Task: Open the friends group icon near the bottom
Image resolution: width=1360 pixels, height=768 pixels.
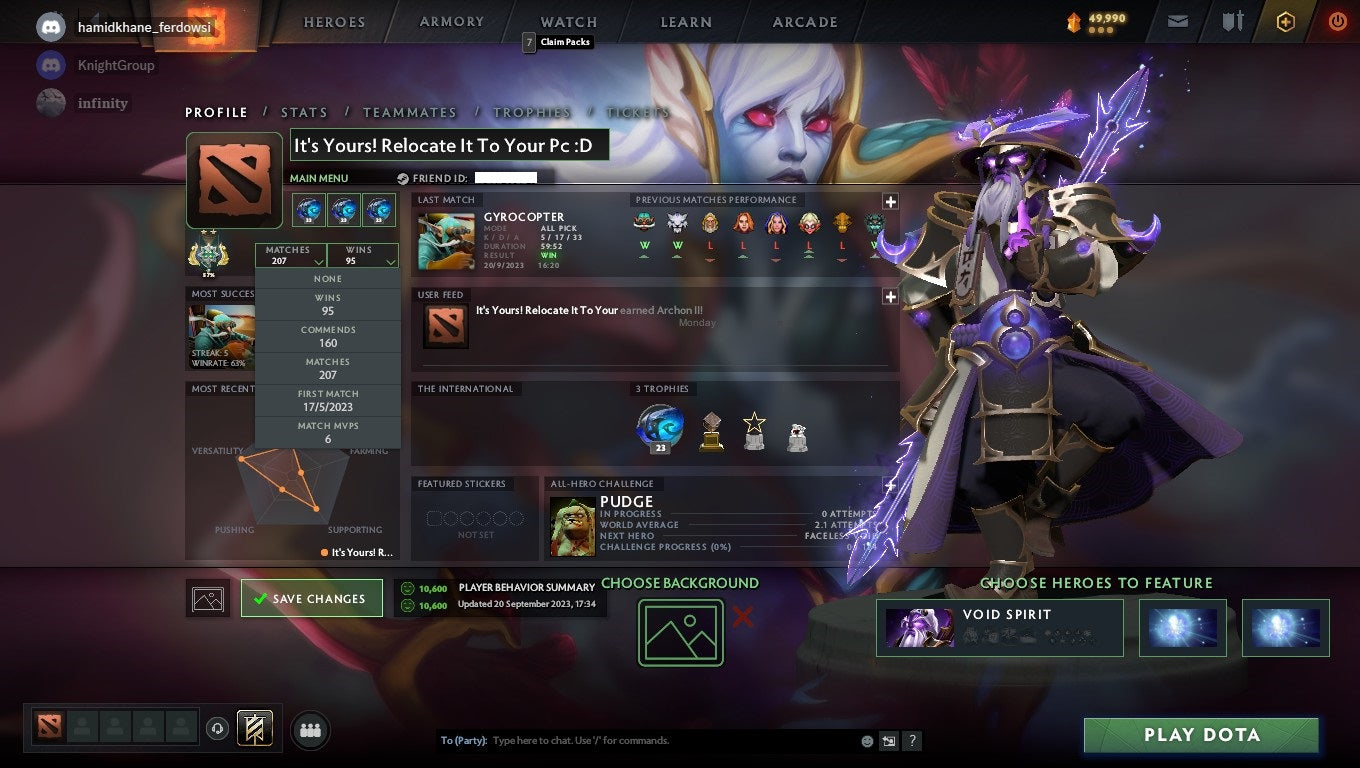Action: 310,730
